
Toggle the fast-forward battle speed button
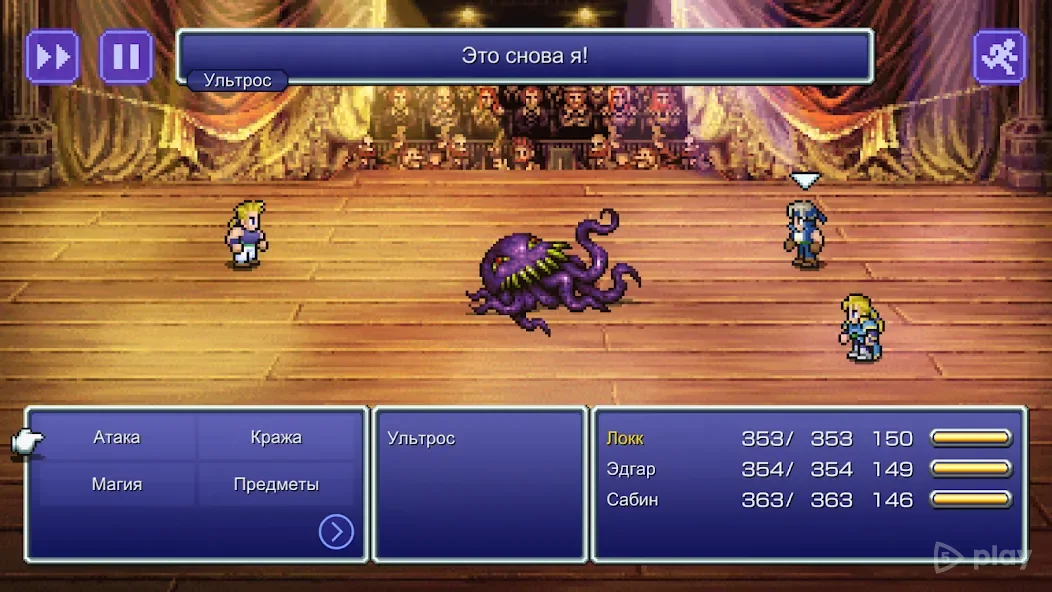coord(52,56)
